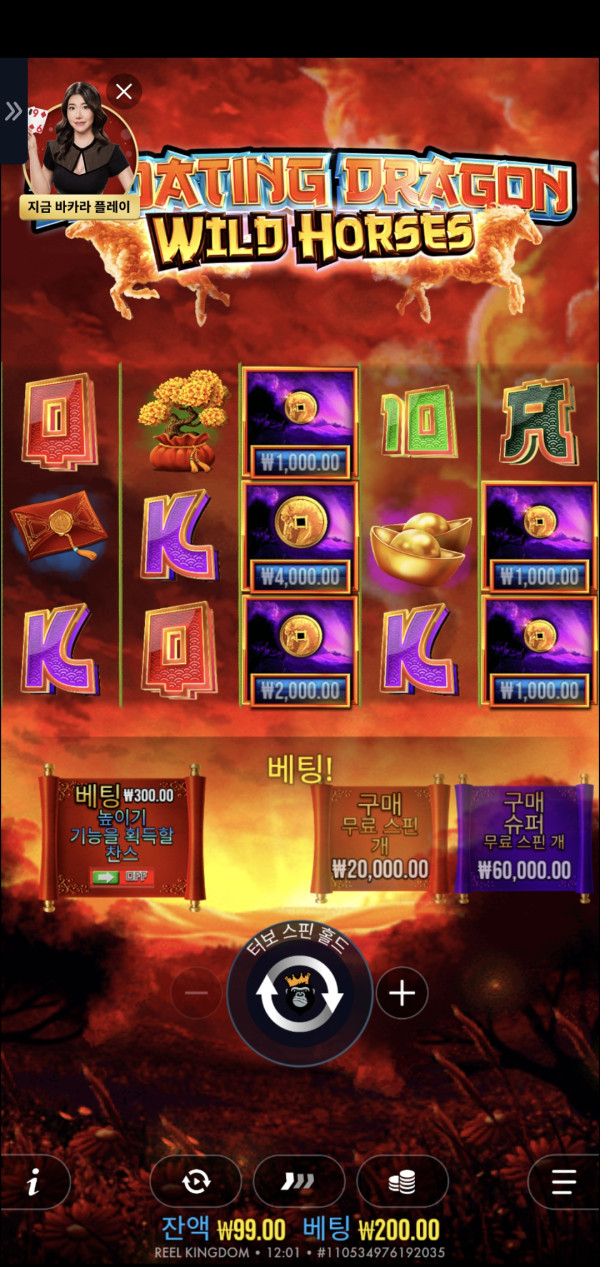The height and width of the screenshot is (1267, 600).
Task: Spin the reels with the center button
Action: coord(300,994)
